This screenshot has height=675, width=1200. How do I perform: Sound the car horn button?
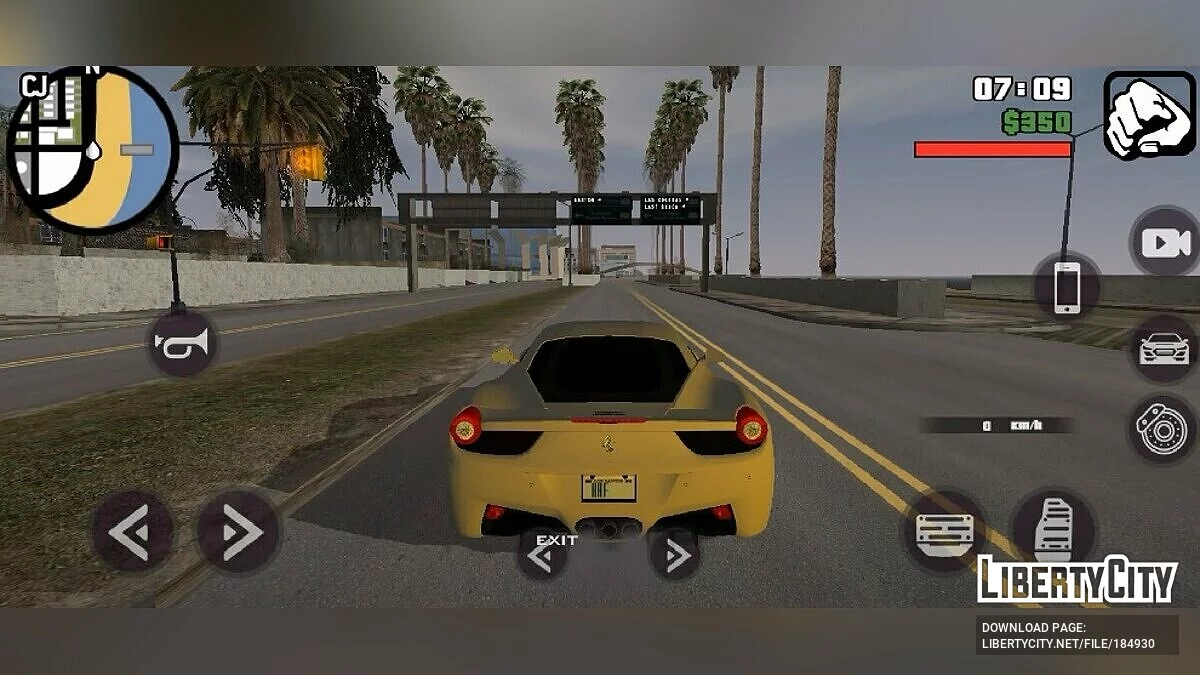pyautogui.click(x=183, y=344)
